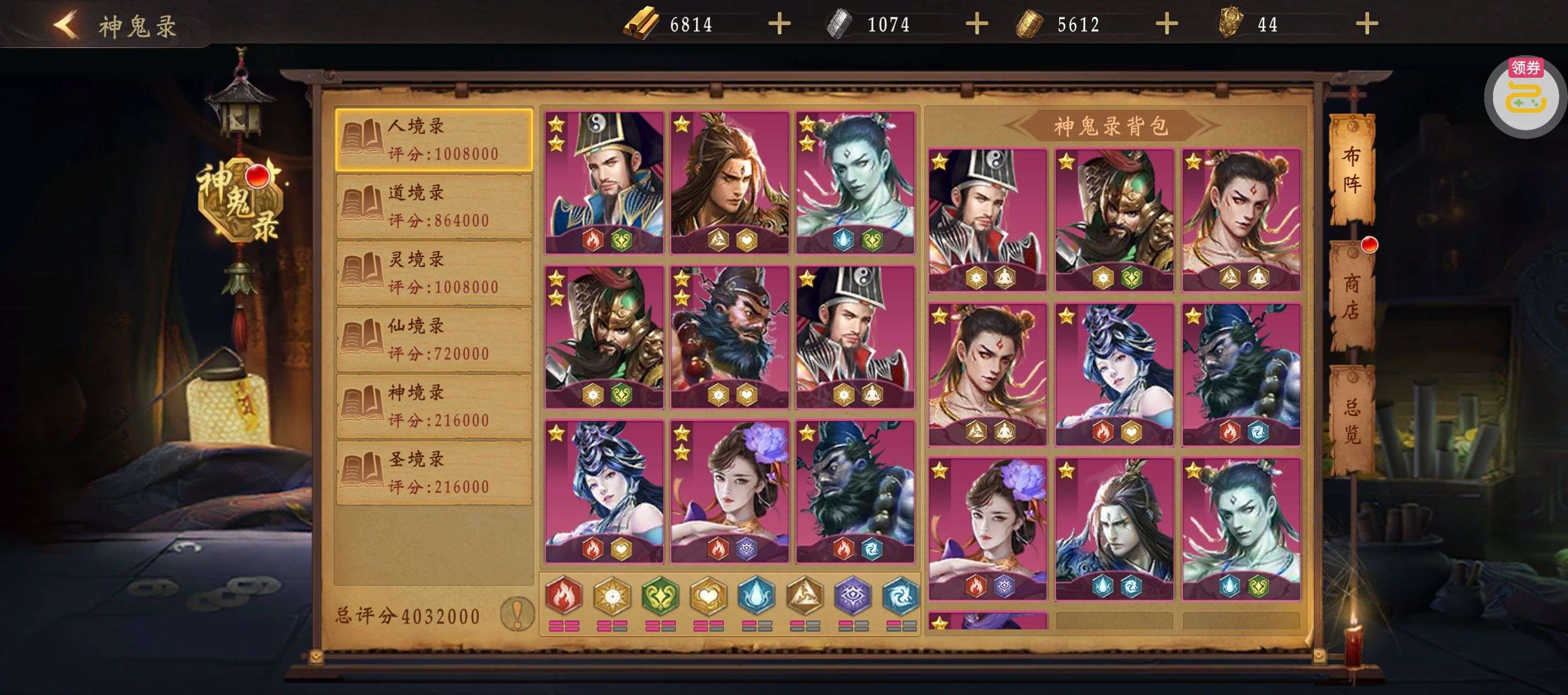Add more gold bars with the plus button
The width and height of the screenshot is (1568, 695).
779,24
